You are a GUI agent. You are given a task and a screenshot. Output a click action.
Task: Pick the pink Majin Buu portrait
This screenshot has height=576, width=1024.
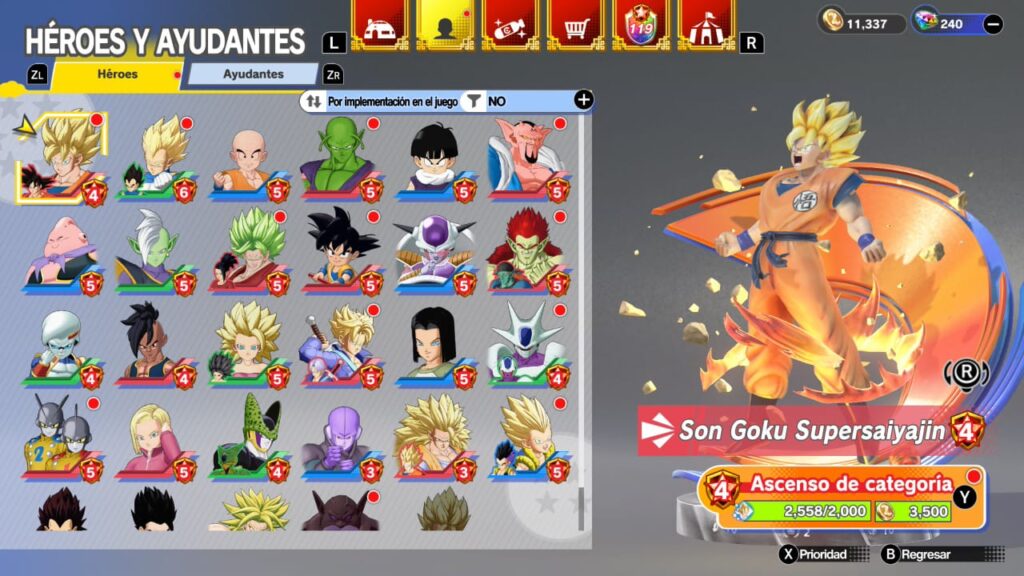click(x=62, y=251)
